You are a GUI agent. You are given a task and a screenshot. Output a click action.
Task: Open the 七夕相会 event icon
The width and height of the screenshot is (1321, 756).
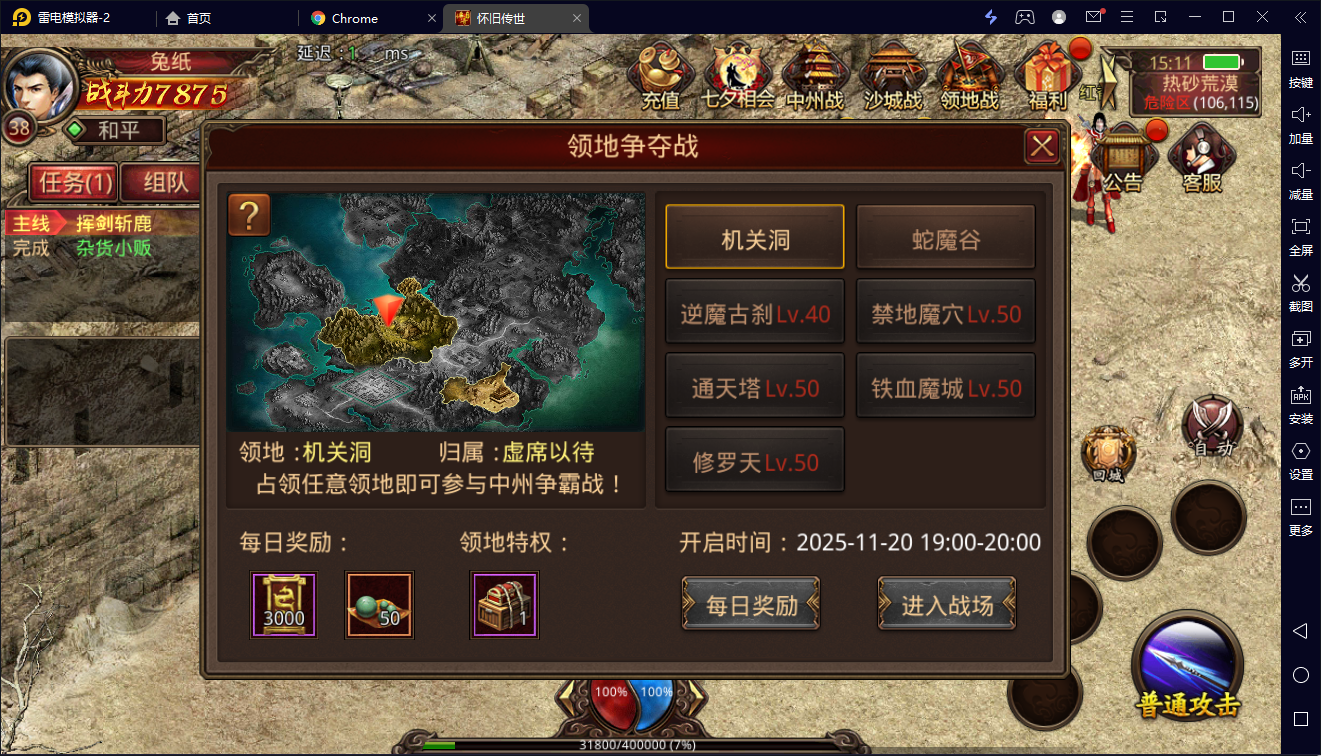[738, 75]
